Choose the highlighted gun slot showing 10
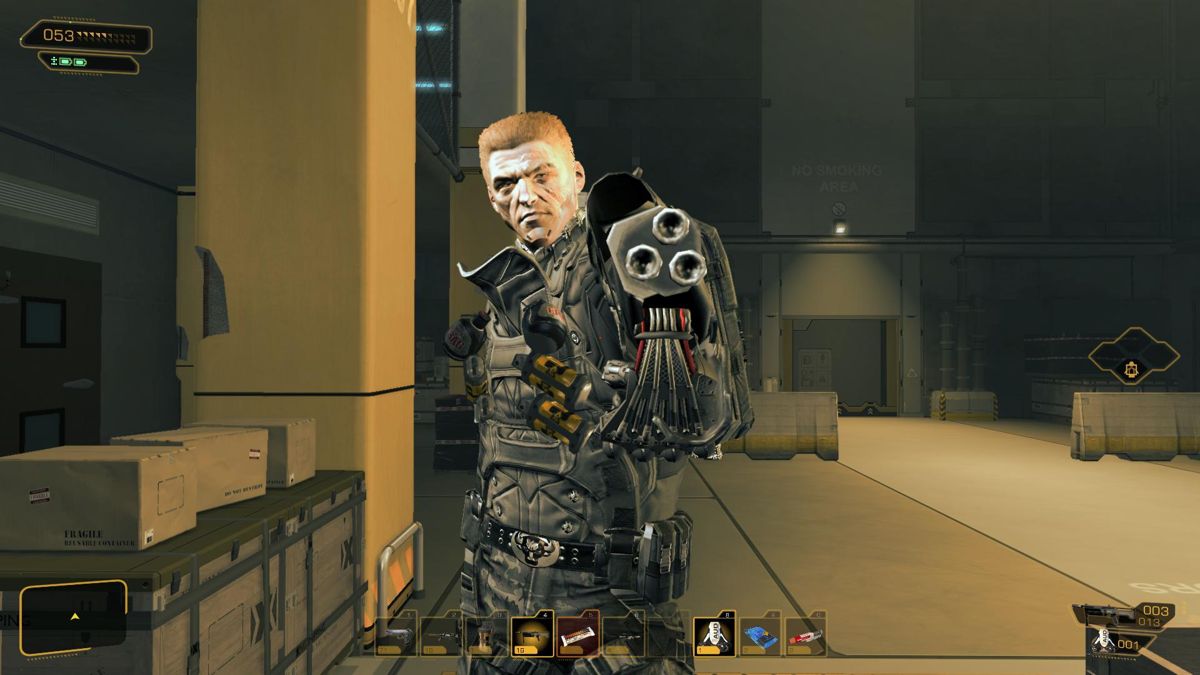 530,636
